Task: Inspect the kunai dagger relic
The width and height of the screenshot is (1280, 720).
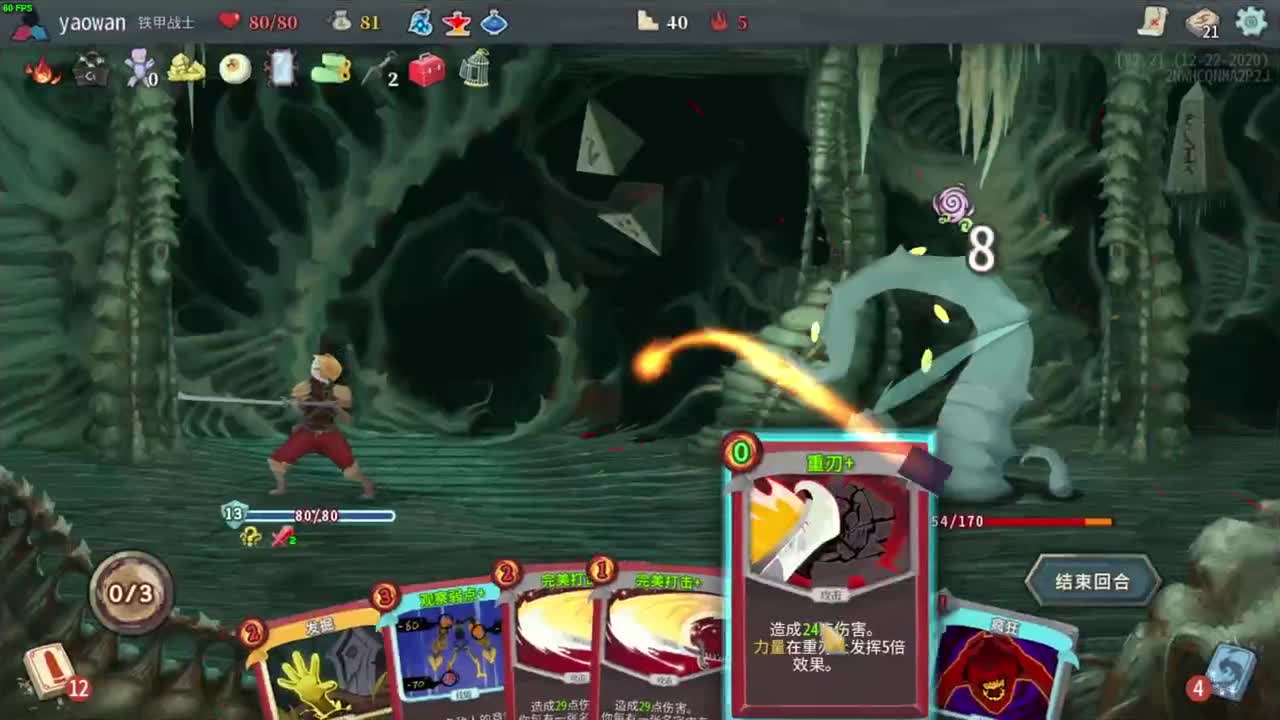Action: tap(378, 70)
